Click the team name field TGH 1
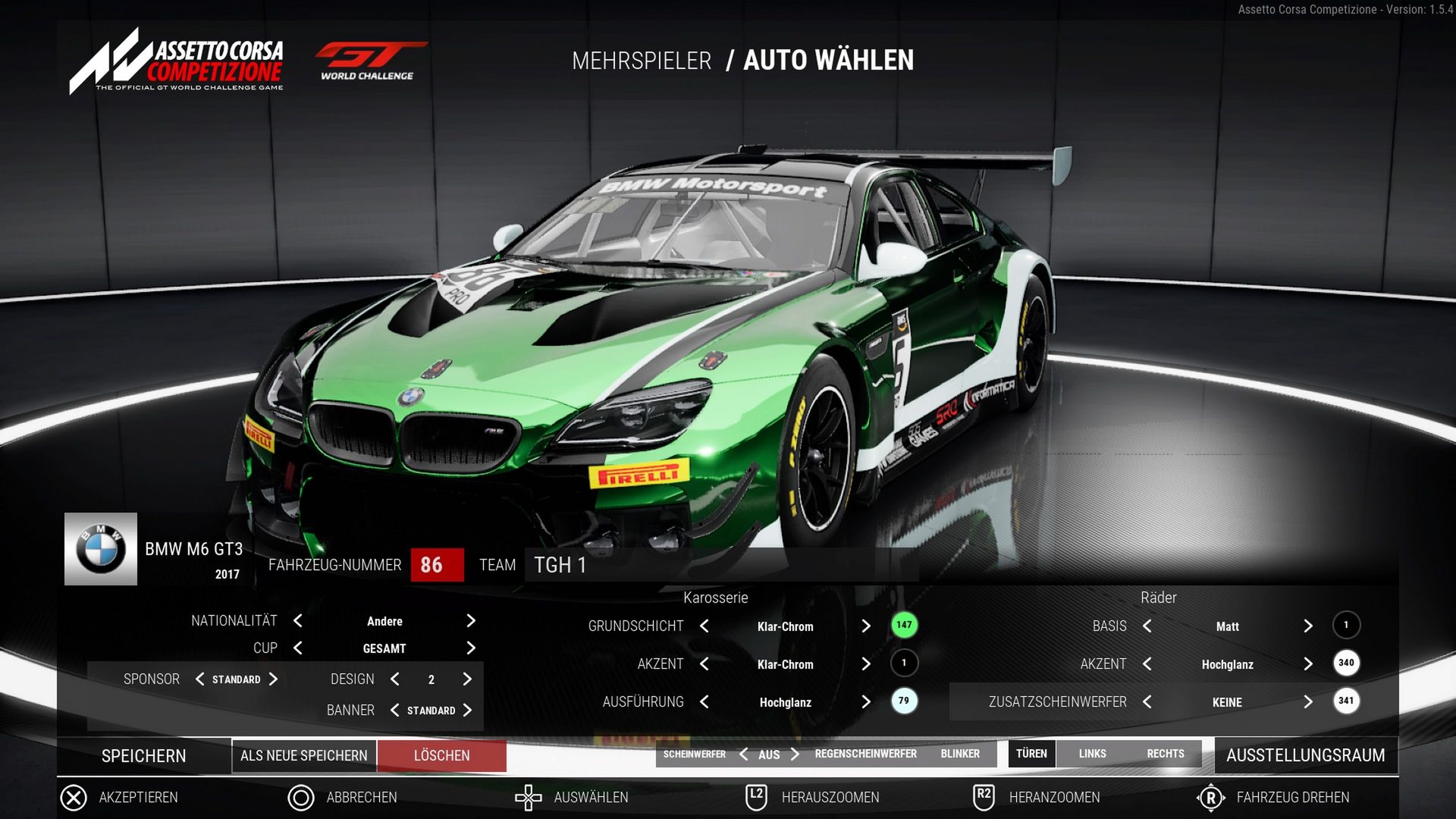The width and height of the screenshot is (1456, 819). 720,565
